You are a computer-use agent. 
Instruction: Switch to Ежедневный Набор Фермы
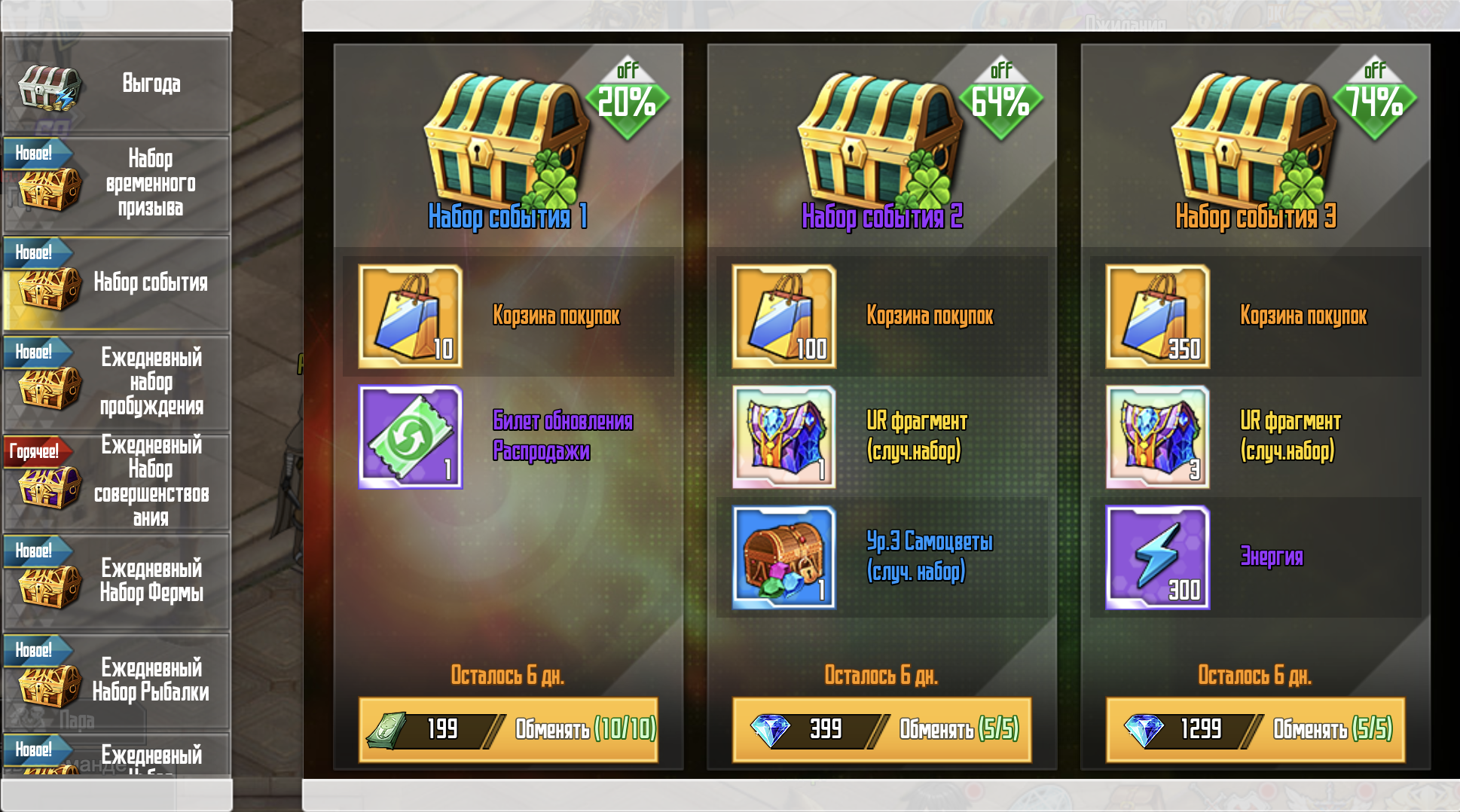click(x=117, y=581)
